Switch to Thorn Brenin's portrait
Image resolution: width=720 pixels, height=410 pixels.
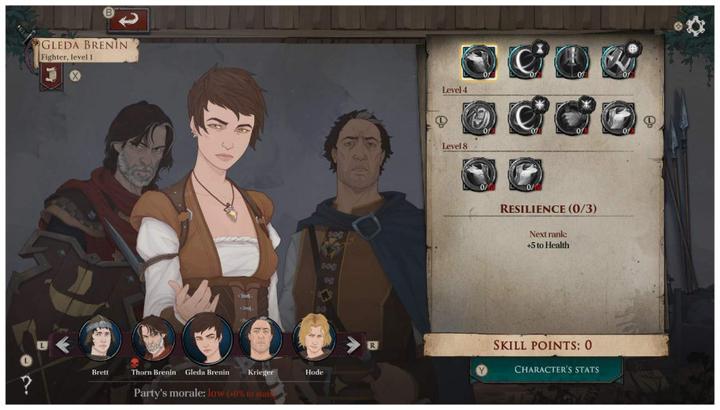coord(153,339)
